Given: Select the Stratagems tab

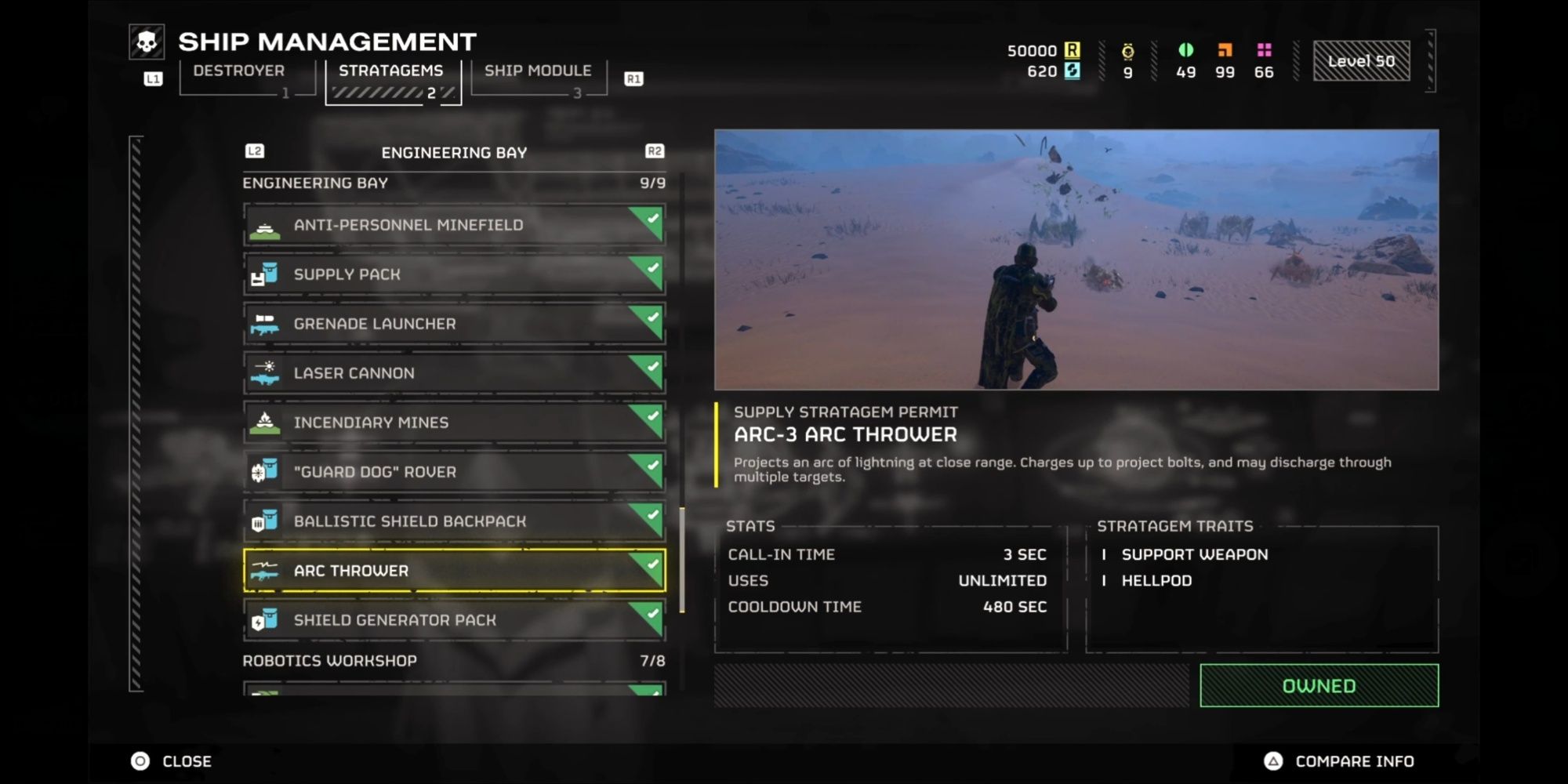Looking at the screenshot, I should point(391,72).
